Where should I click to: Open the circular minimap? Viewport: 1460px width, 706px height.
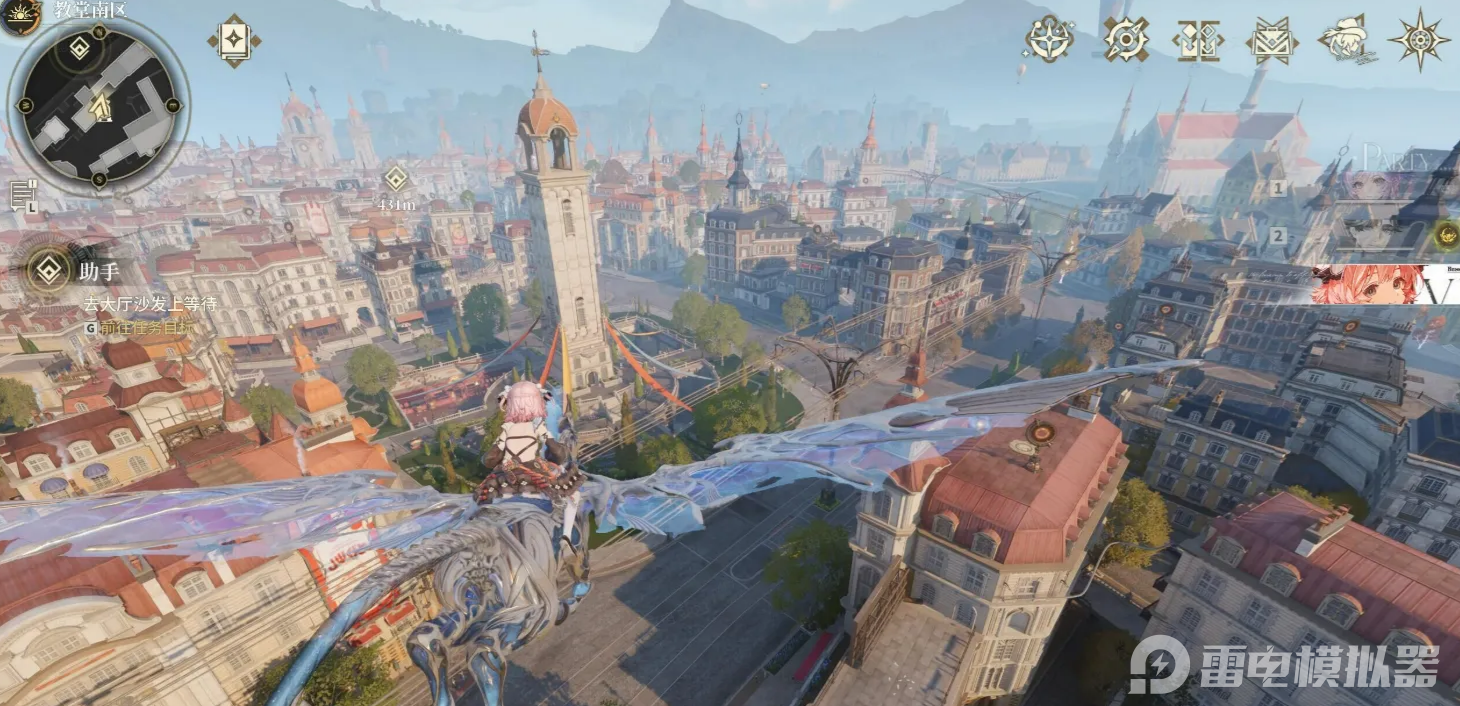98,106
